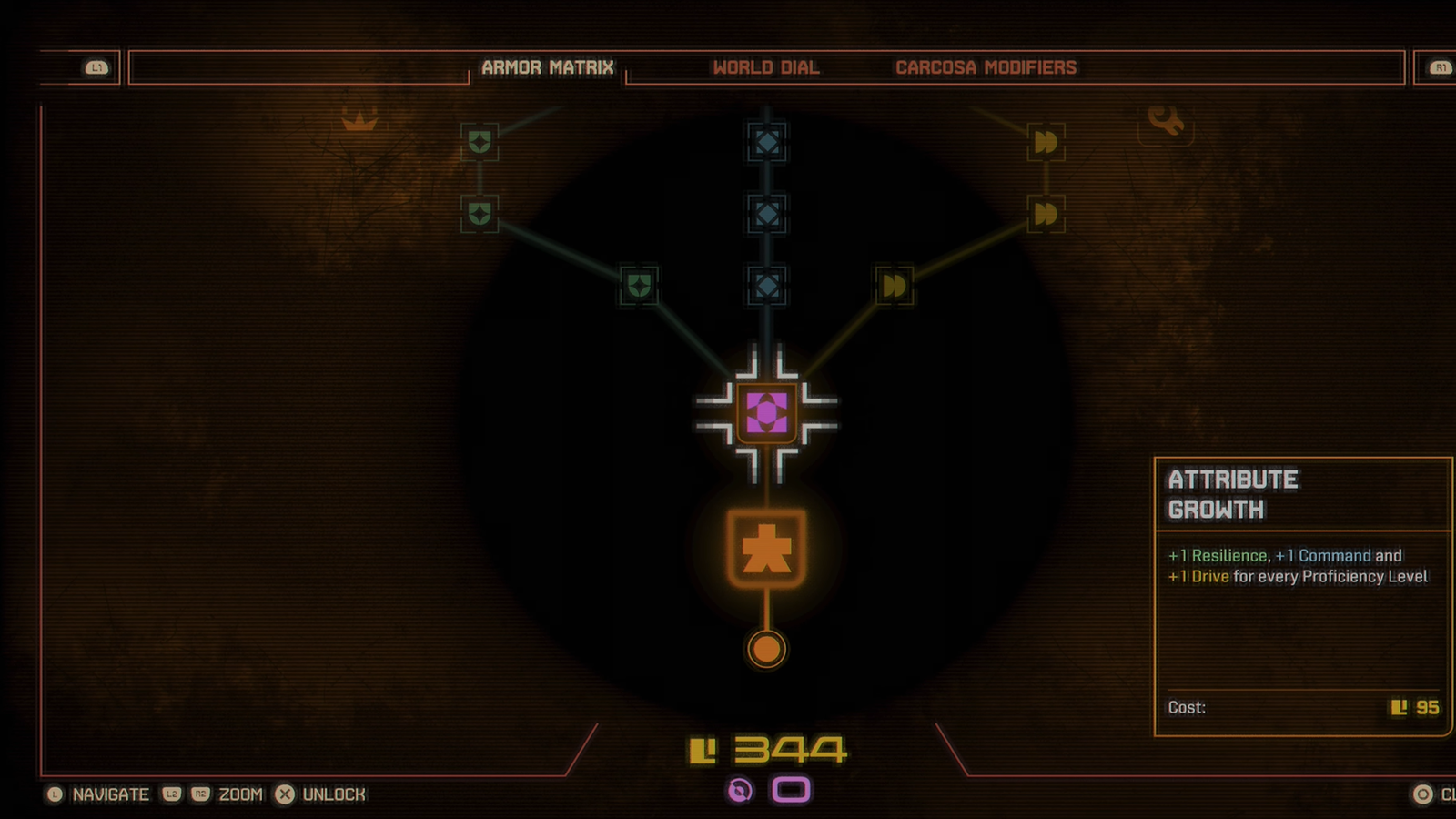Click the orange circle root node

766,649
